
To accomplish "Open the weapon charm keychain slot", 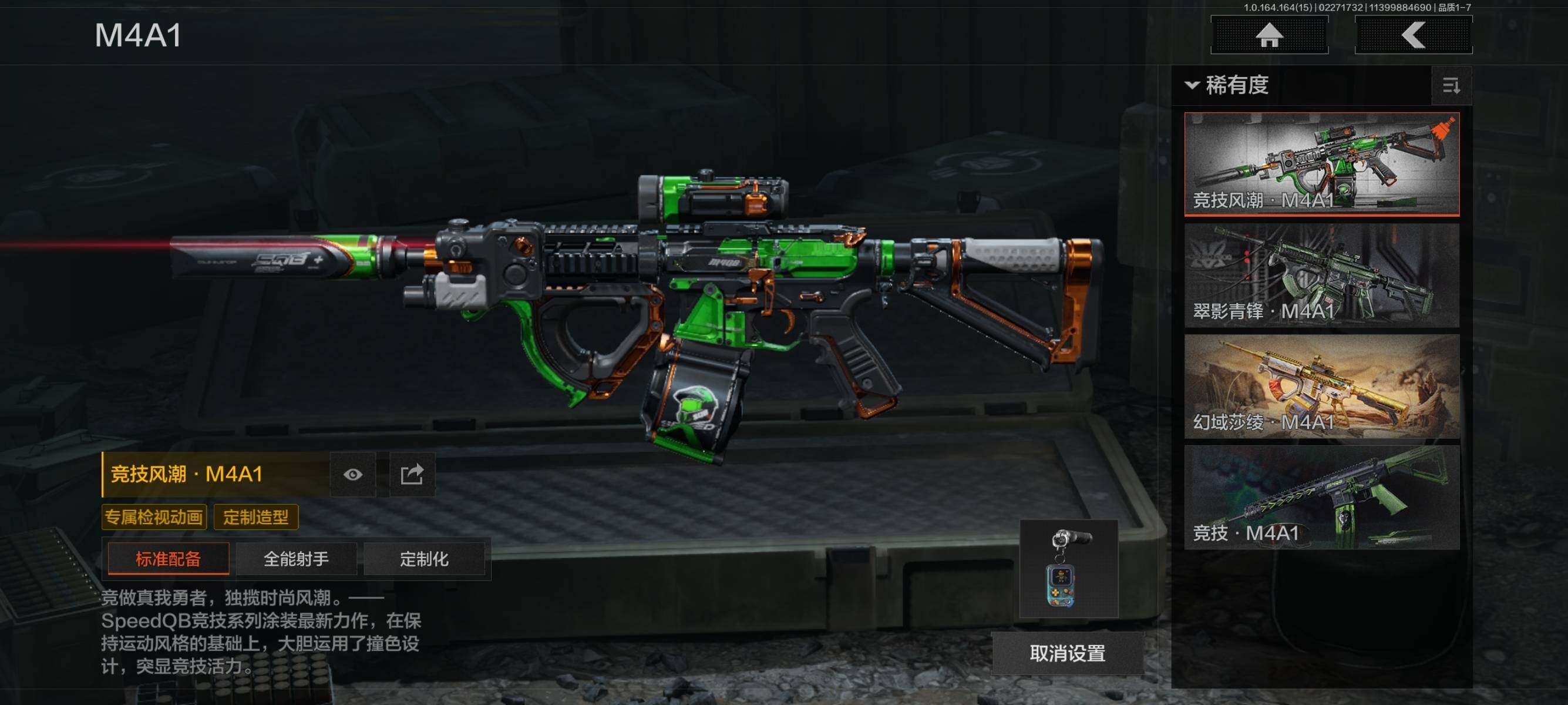I will point(1069,569).
